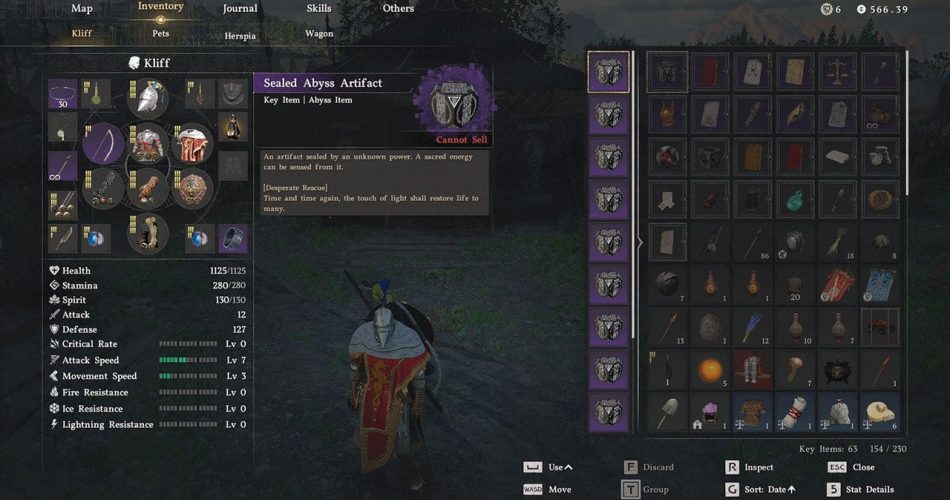Image resolution: width=950 pixels, height=500 pixels.
Task: Open the Map tab
Action: pos(82,9)
